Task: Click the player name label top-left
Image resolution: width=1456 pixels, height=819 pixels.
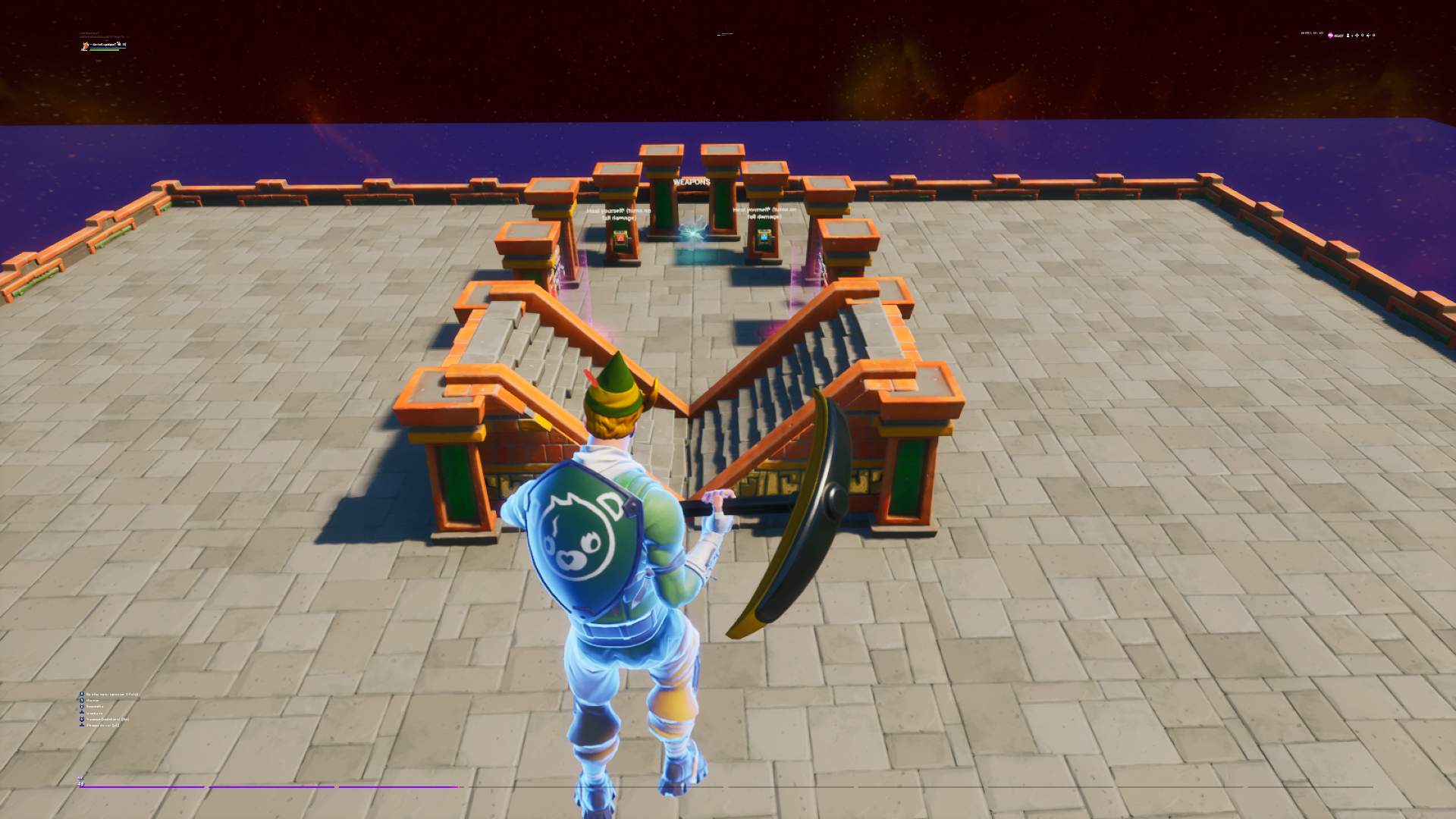Action: tap(105, 45)
